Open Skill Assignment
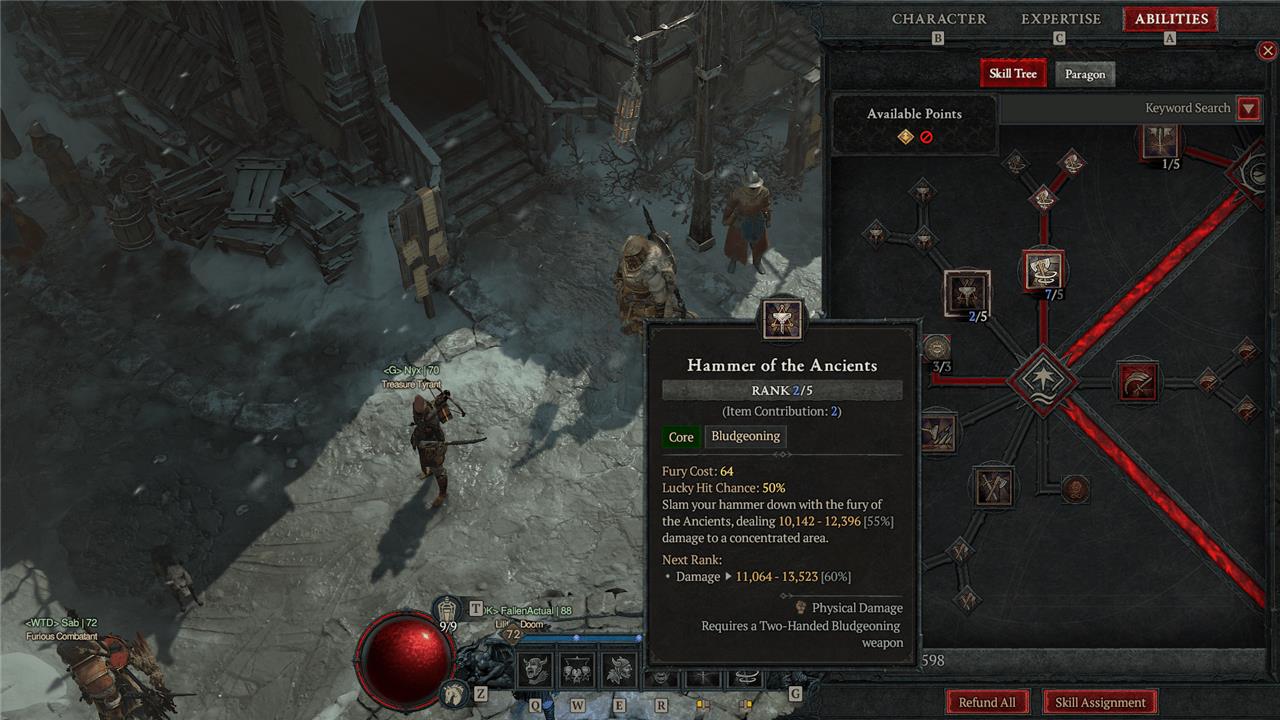 [1100, 702]
